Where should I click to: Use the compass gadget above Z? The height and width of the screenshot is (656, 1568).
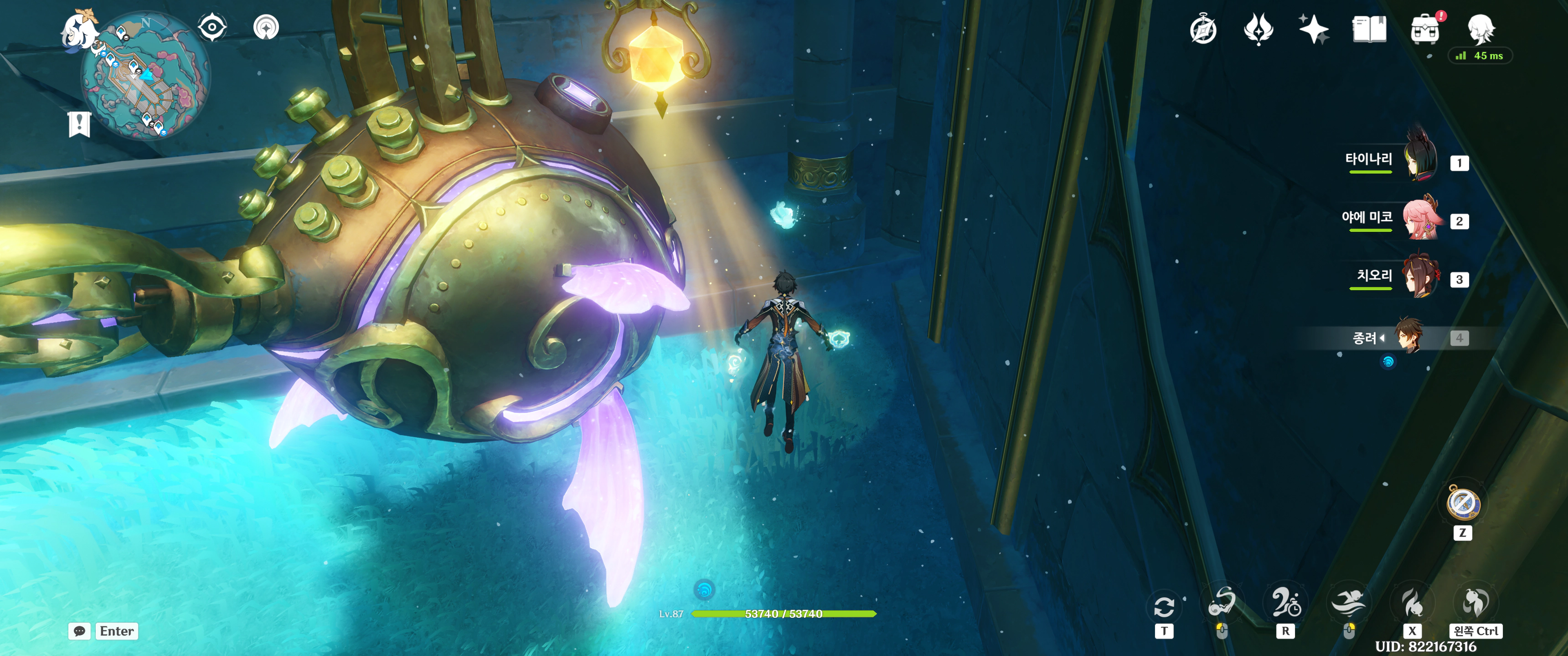(1463, 504)
